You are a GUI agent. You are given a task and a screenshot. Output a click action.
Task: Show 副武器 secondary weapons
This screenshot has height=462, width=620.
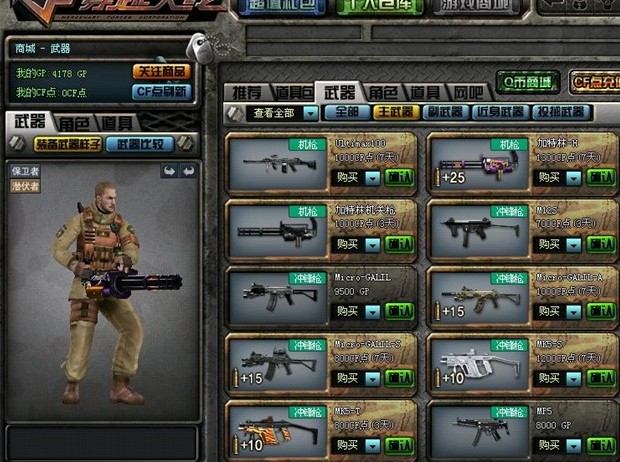(x=444, y=113)
